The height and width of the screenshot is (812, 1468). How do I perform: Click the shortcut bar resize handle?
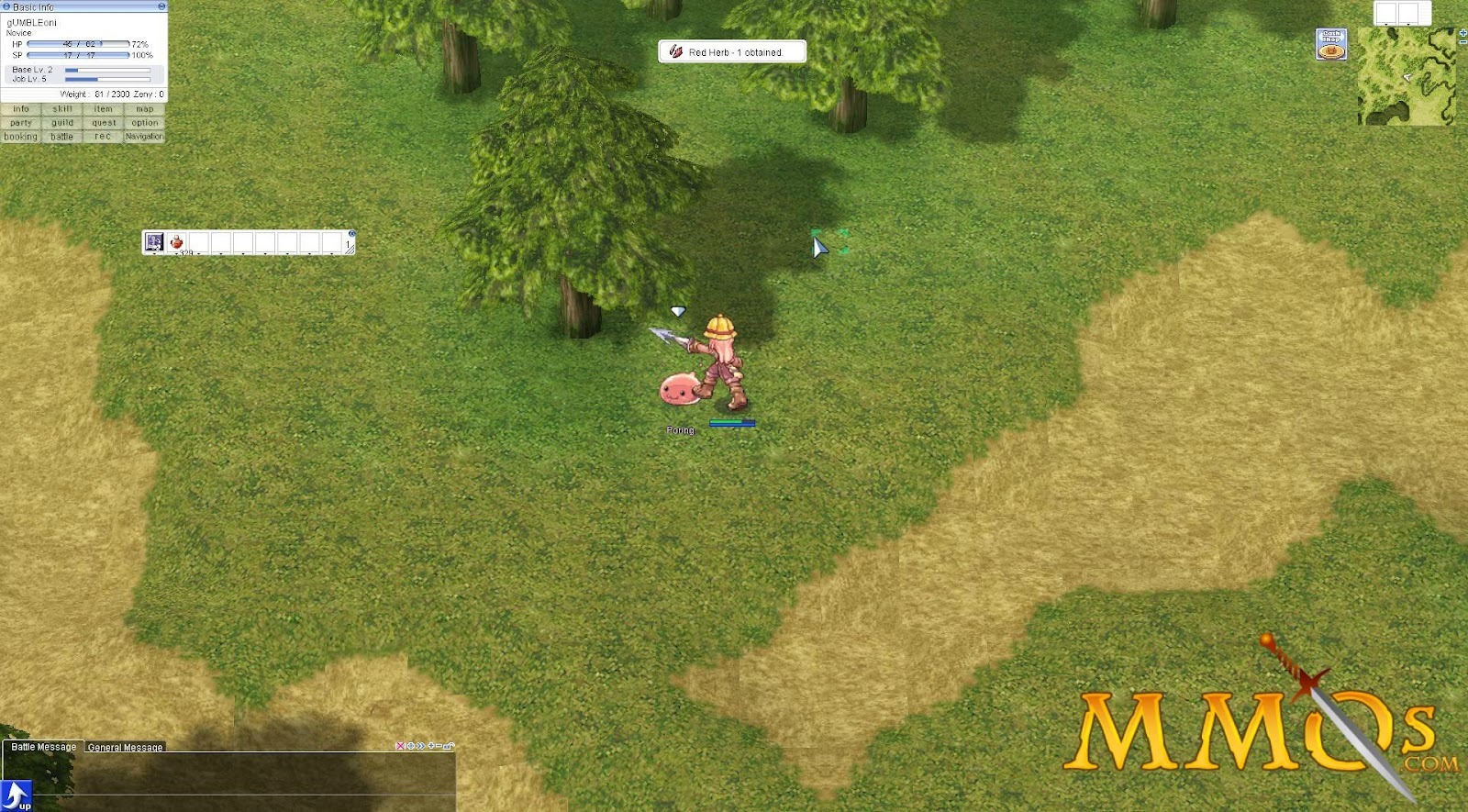[351, 250]
